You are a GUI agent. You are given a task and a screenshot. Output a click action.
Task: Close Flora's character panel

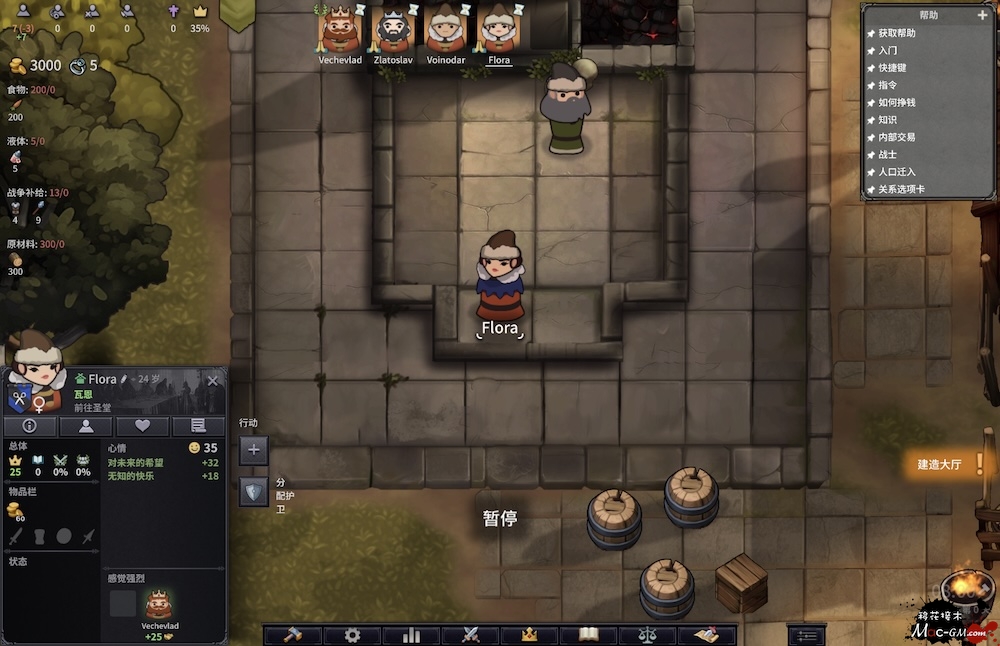click(x=212, y=381)
